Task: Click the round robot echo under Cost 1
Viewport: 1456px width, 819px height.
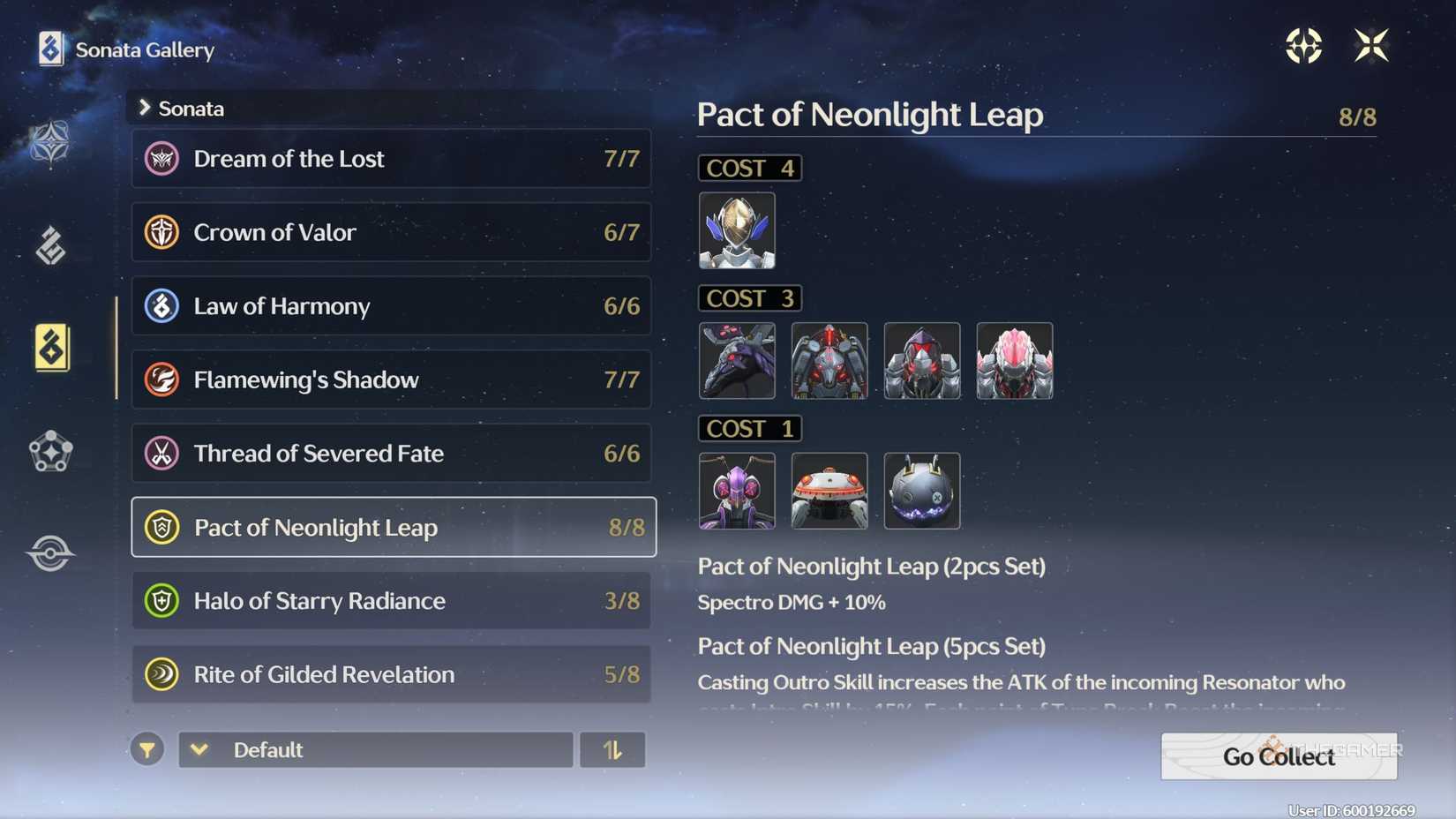Action: point(829,490)
